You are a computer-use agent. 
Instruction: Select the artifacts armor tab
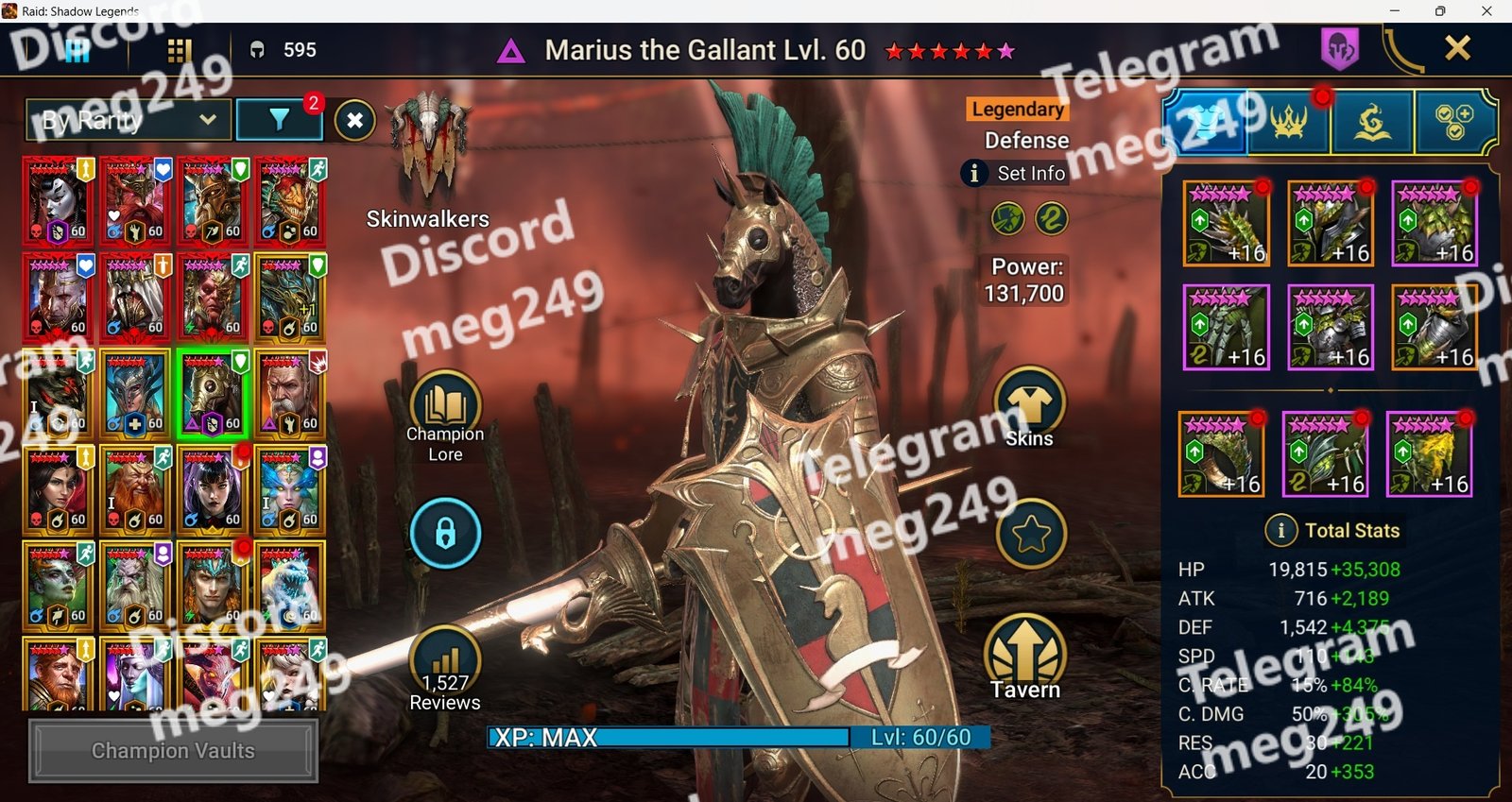(x=1206, y=122)
